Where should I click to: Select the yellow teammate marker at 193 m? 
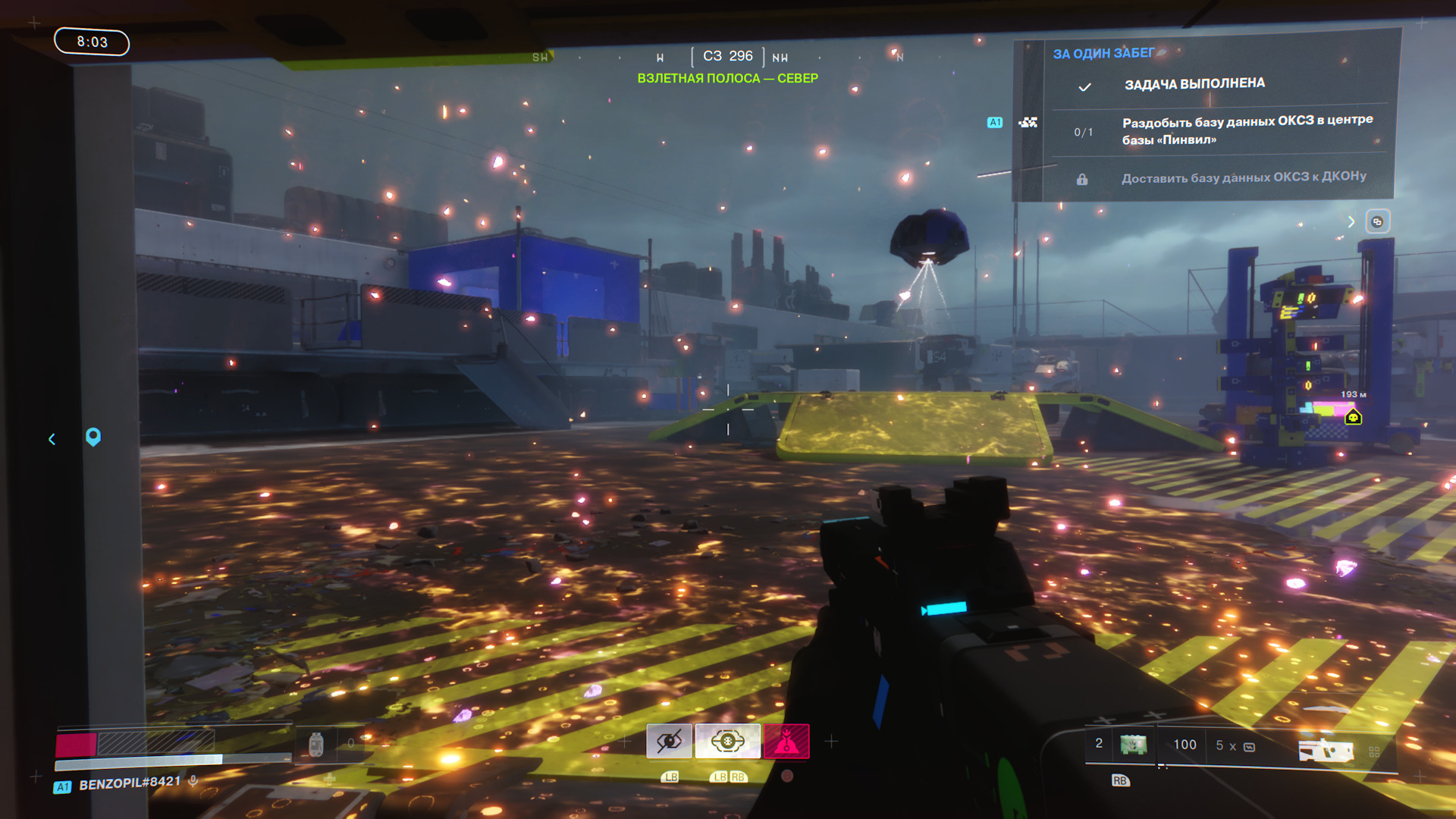pyautogui.click(x=1353, y=417)
